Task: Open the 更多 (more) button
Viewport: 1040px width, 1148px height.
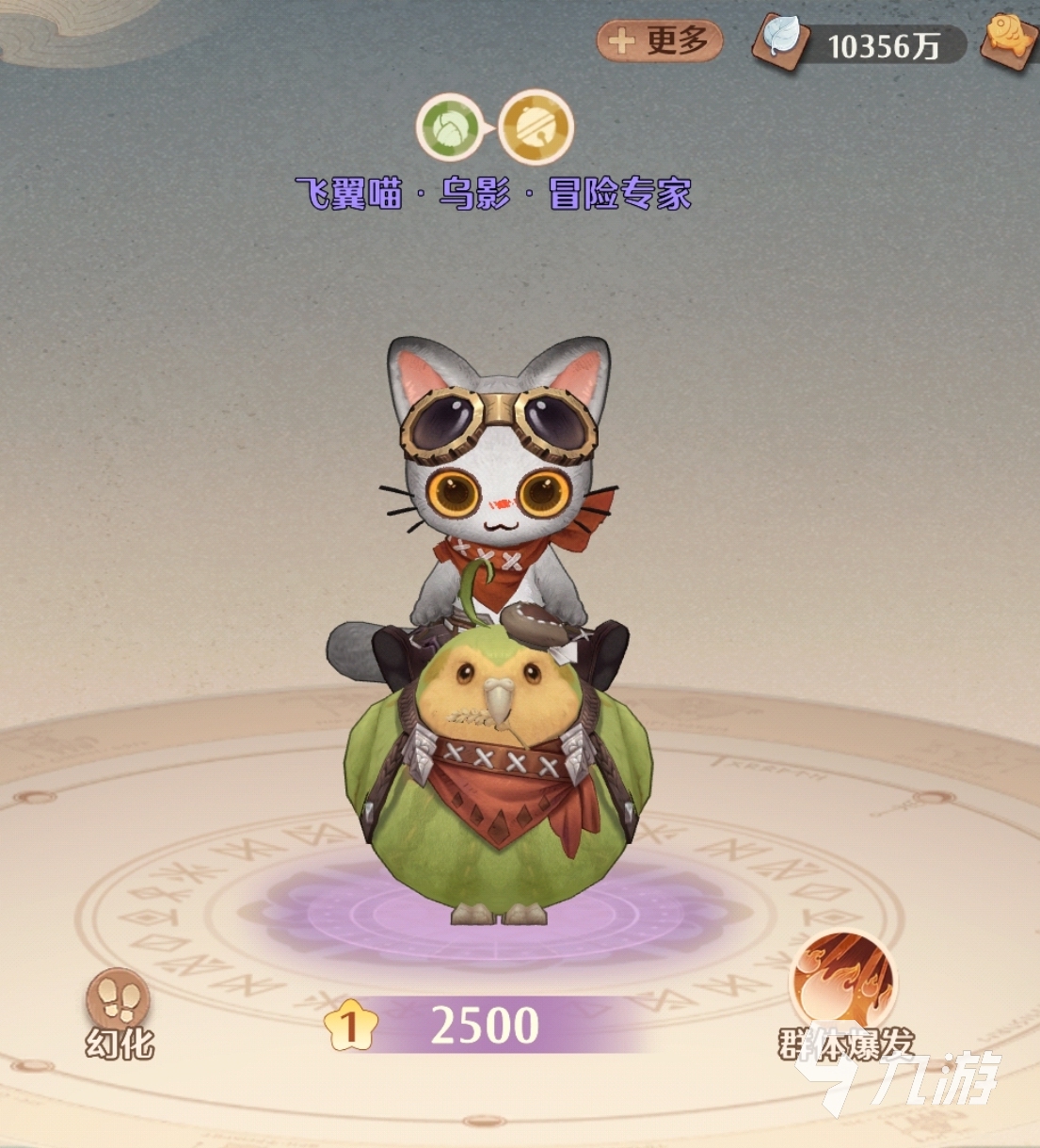Action: [660, 40]
